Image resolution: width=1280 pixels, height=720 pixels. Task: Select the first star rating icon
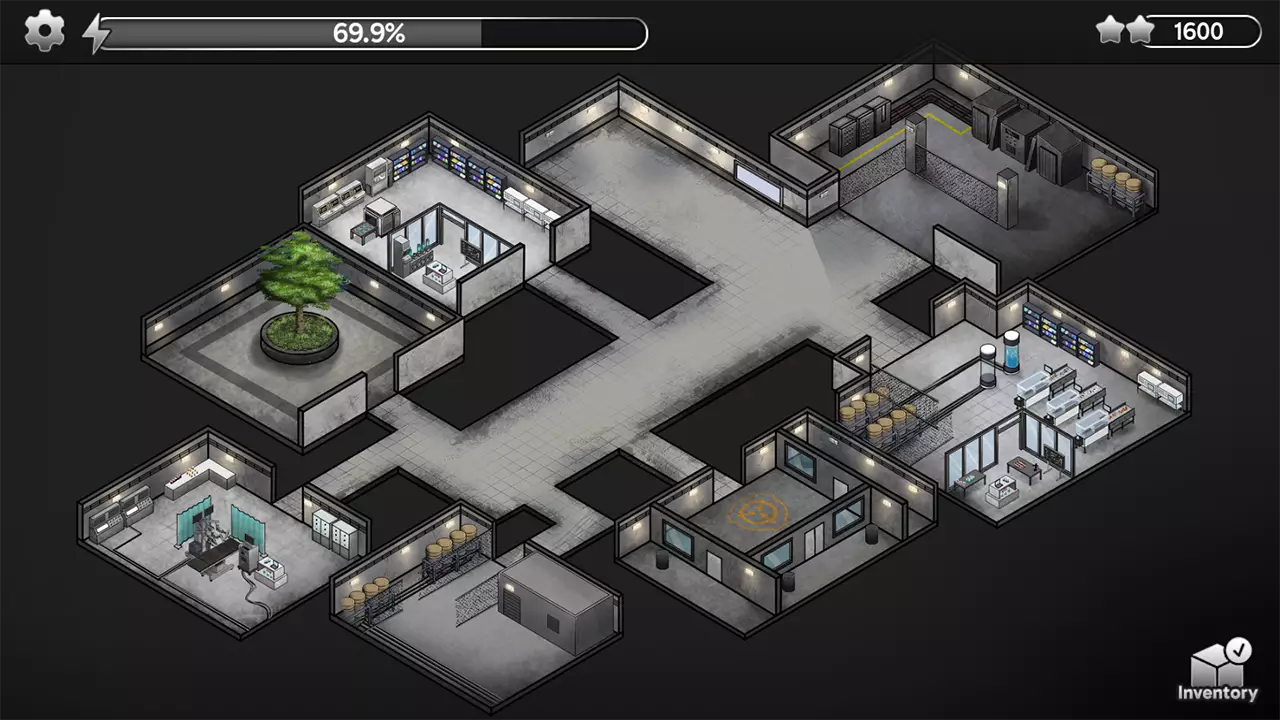click(1112, 29)
